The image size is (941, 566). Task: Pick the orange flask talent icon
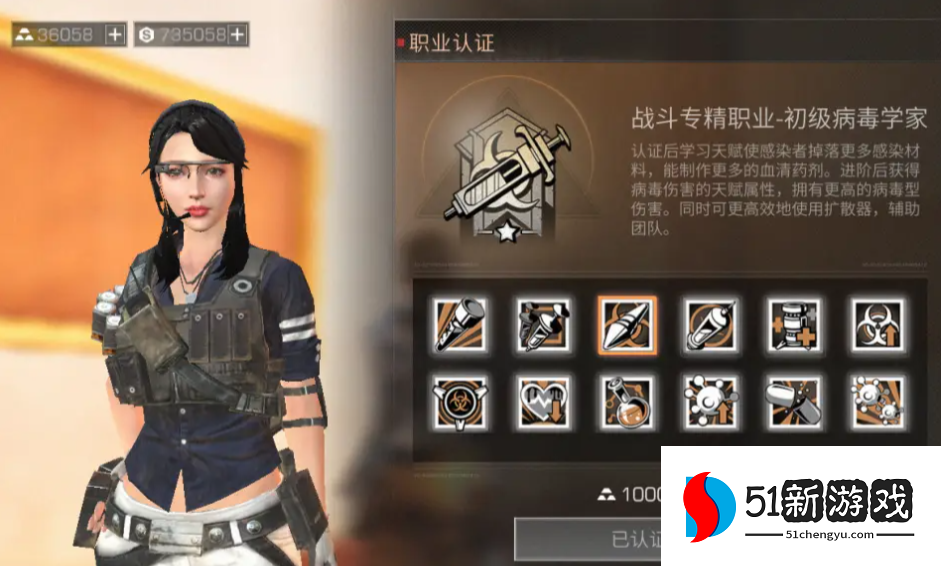[x=627, y=402]
